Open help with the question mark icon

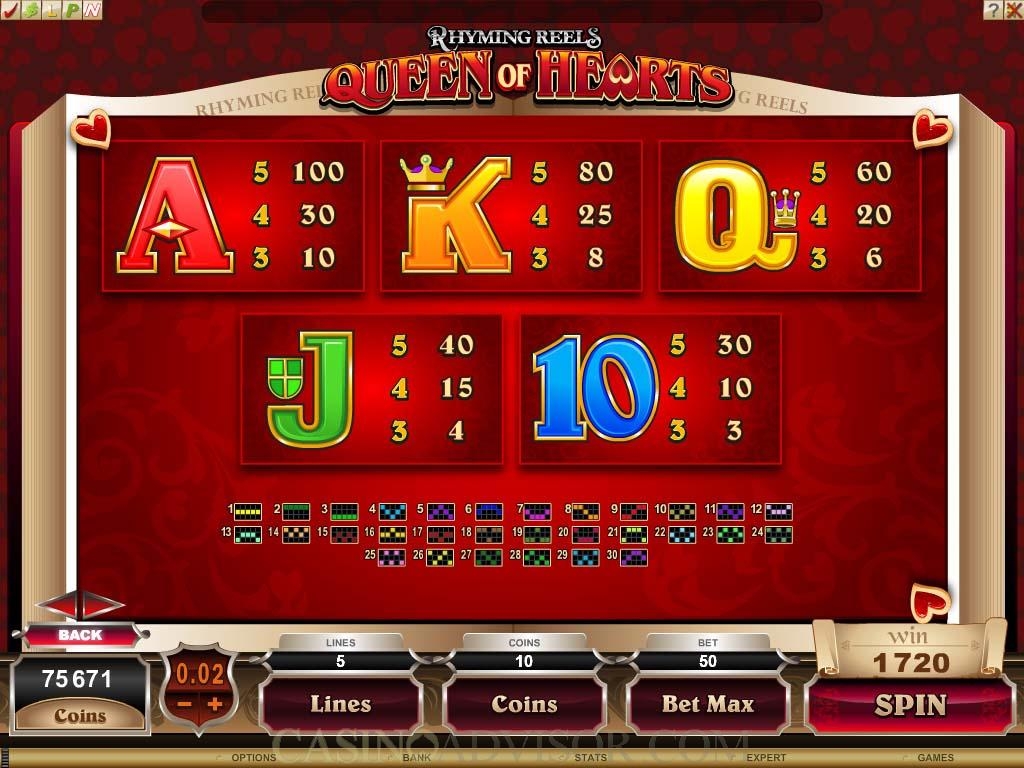pos(992,10)
